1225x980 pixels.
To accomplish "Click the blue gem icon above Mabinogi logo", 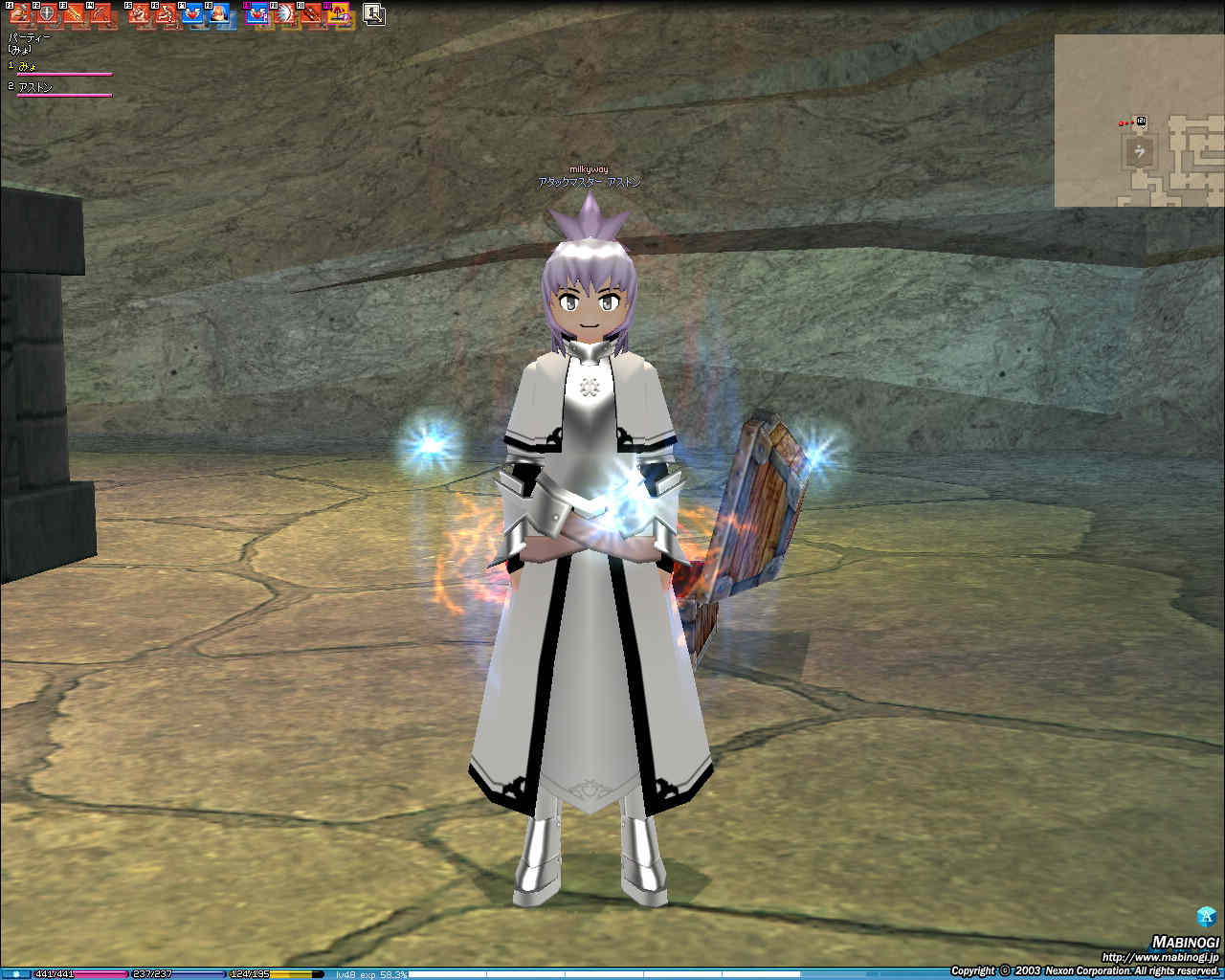I will point(1206,916).
